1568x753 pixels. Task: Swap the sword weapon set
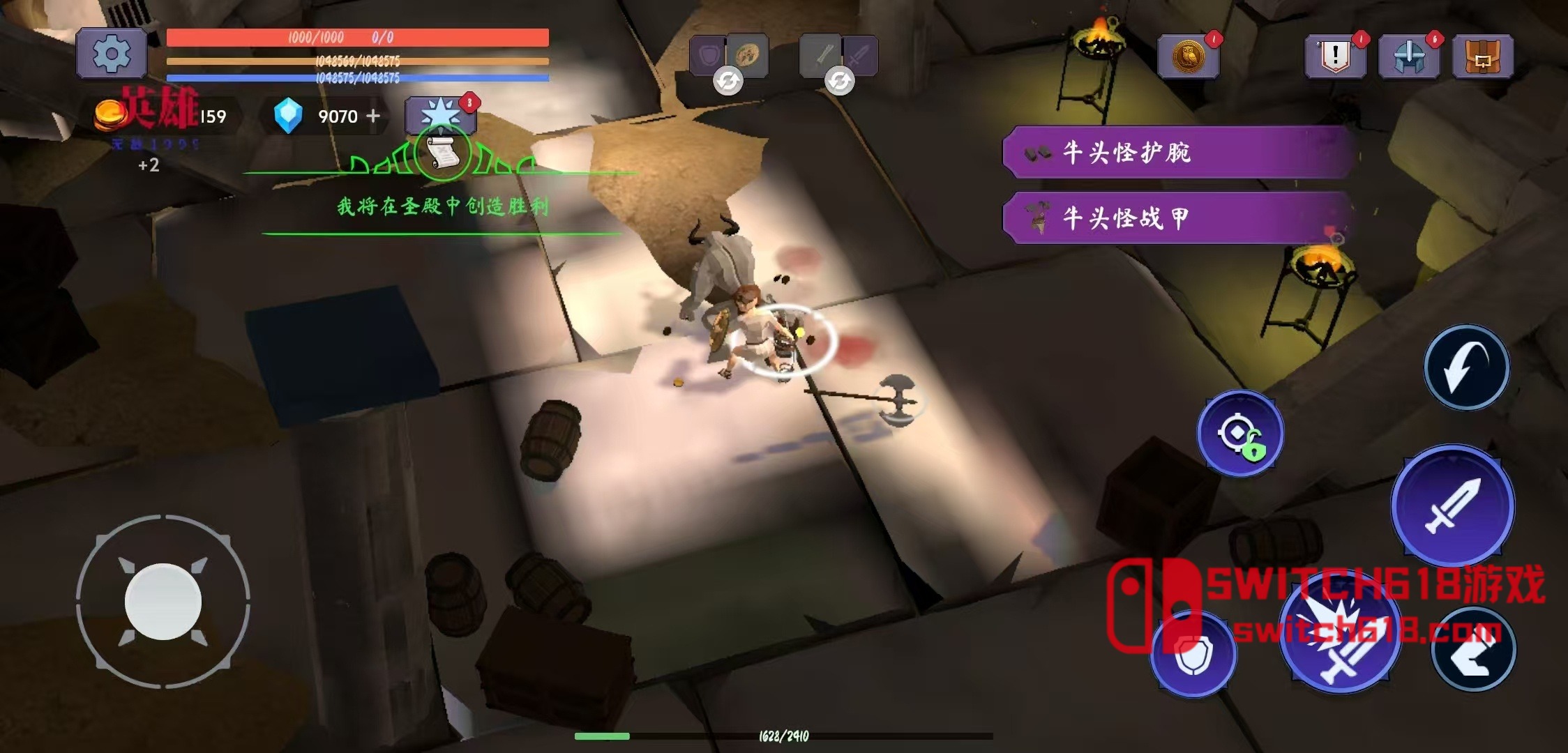pyautogui.click(x=839, y=81)
